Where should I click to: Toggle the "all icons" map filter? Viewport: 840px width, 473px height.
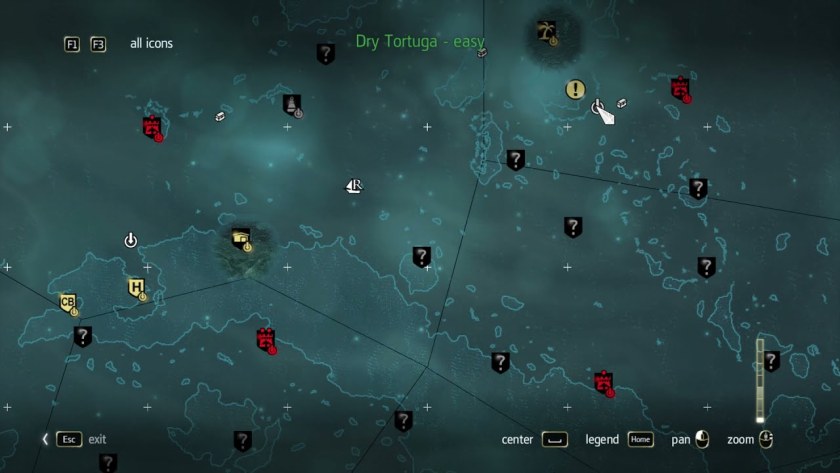coord(151,44)
